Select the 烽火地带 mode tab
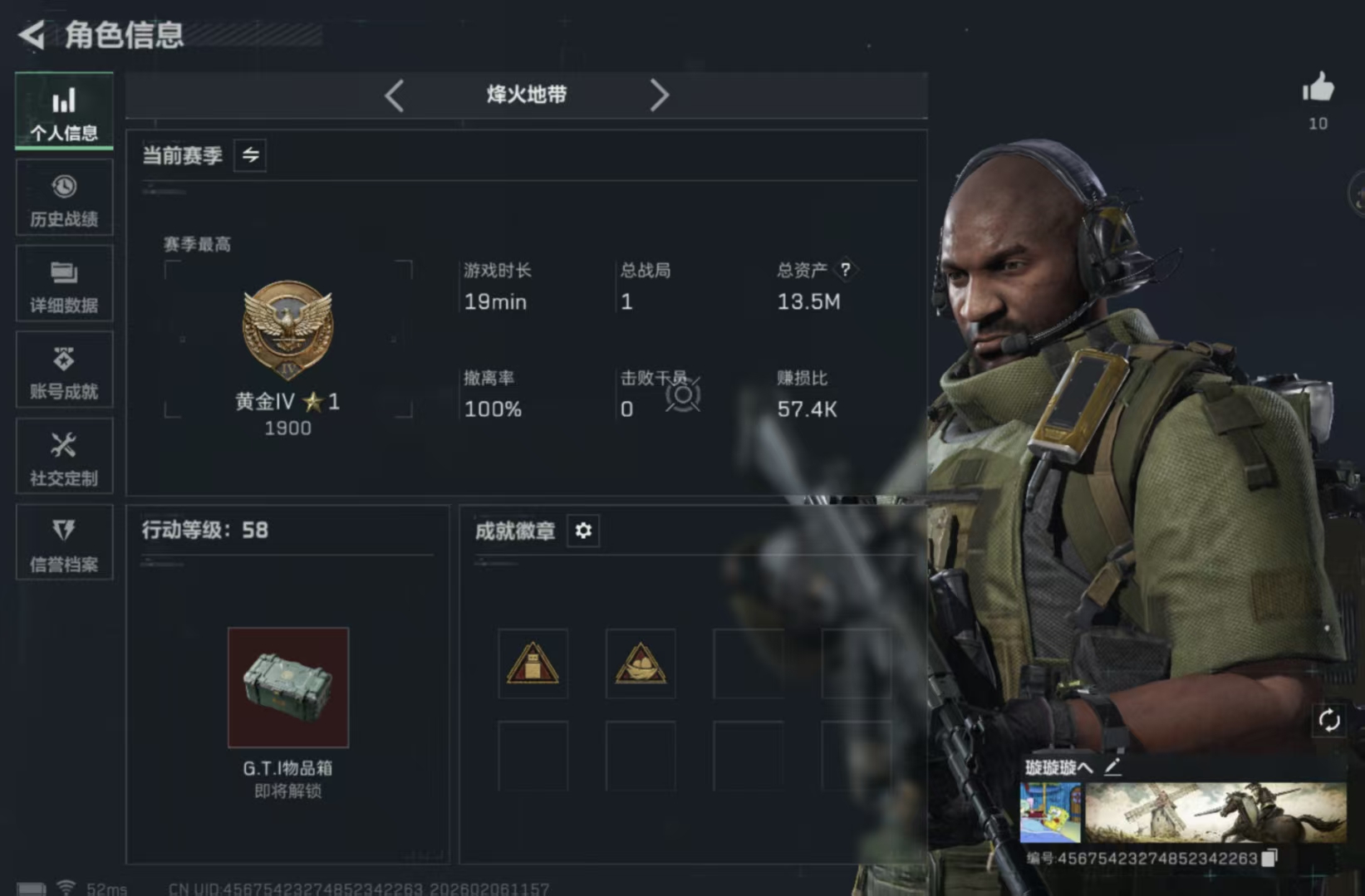This screenshot has height=896, width=1365. coord(527,95)
